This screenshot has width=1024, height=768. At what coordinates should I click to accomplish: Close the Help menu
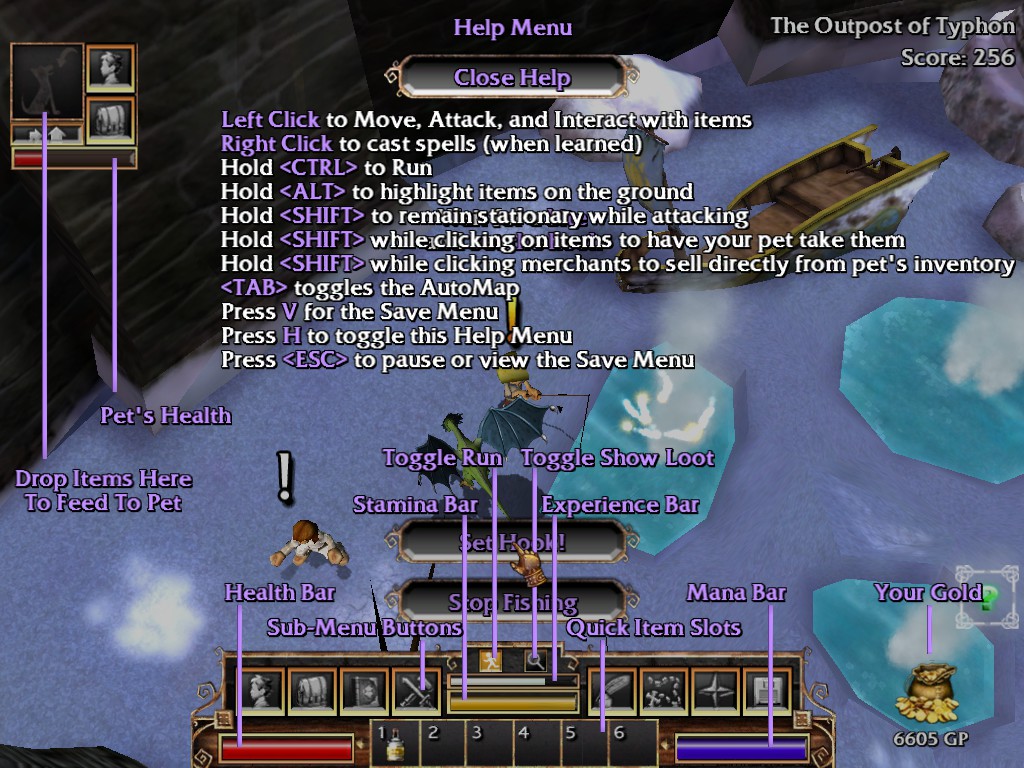coord(512,78)
